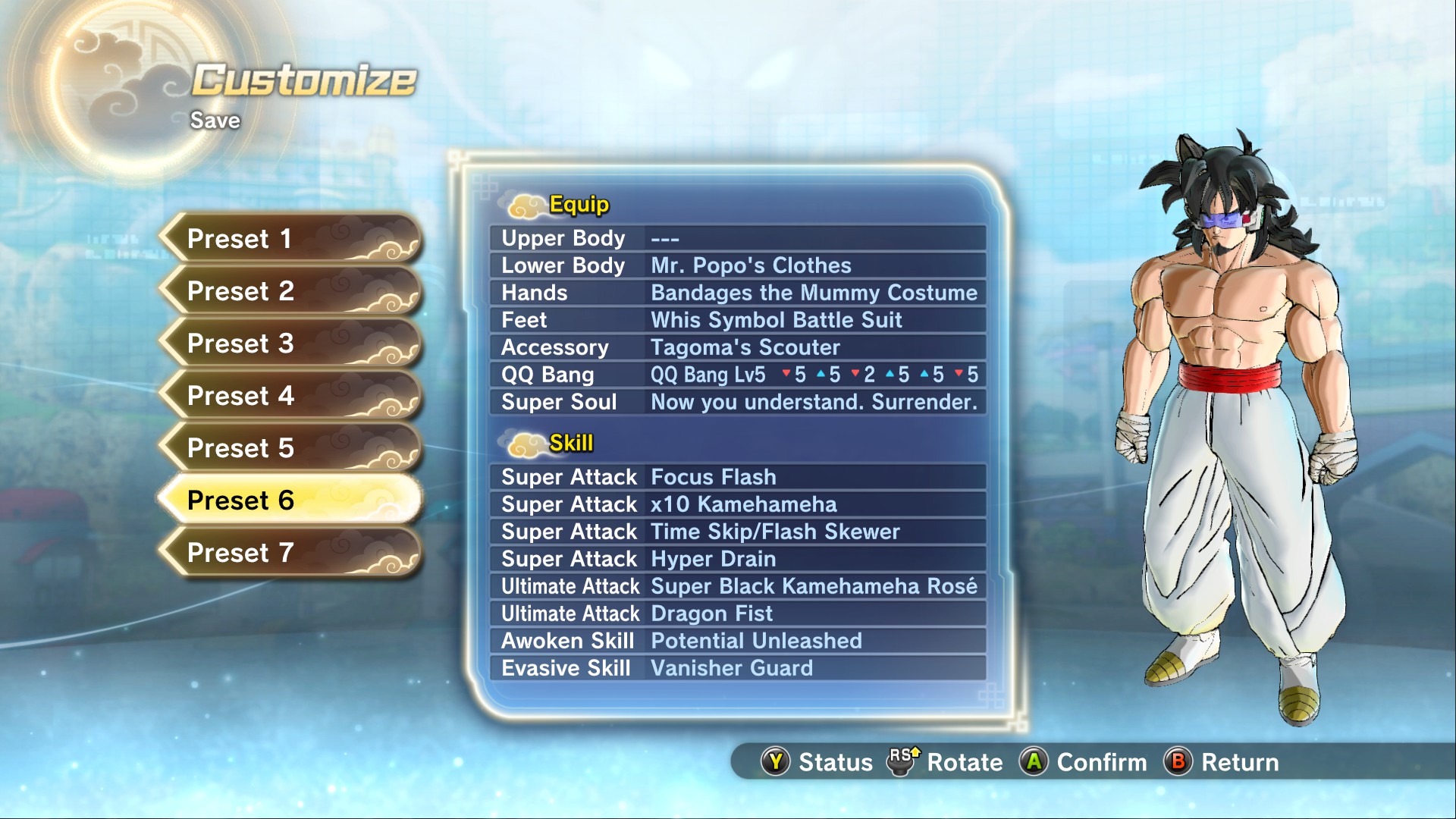
Task: Click the Super Black Kamehameha Rosé row
Action: point(738,586)
